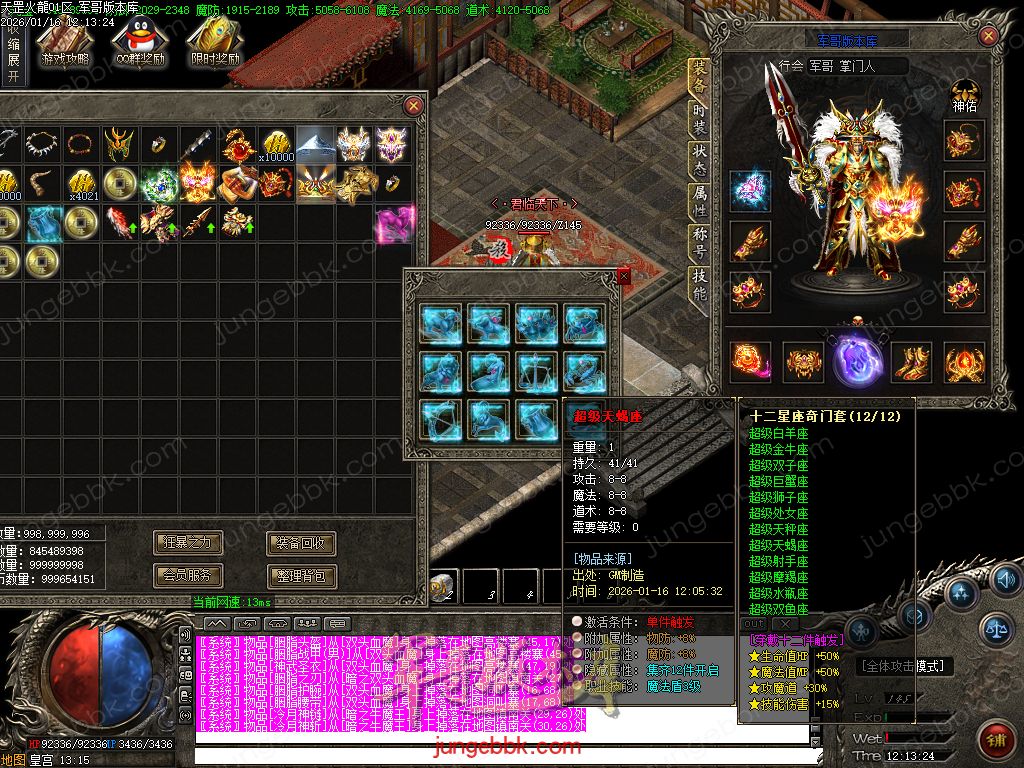Switch to the 状态 status tab
The height and width of the screenshot is (768, 1024).
(699, 162)
